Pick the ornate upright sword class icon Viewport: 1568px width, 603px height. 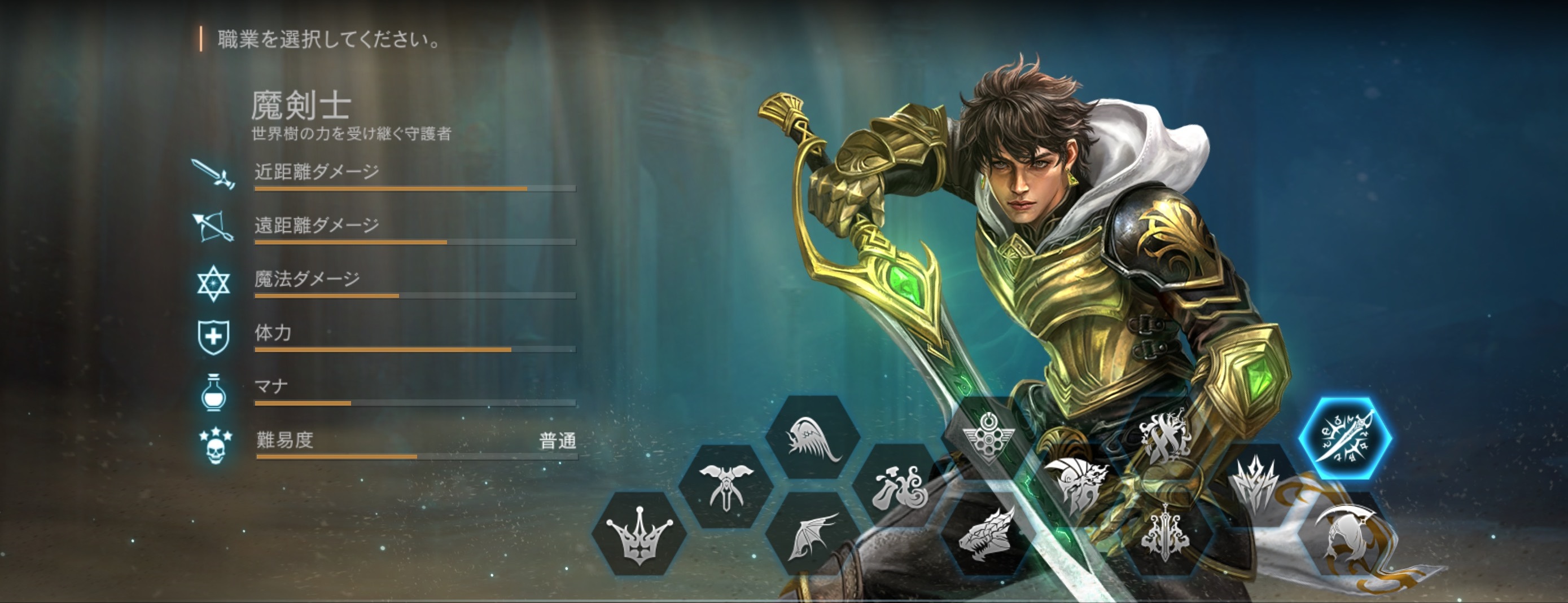pos(1164,534)
